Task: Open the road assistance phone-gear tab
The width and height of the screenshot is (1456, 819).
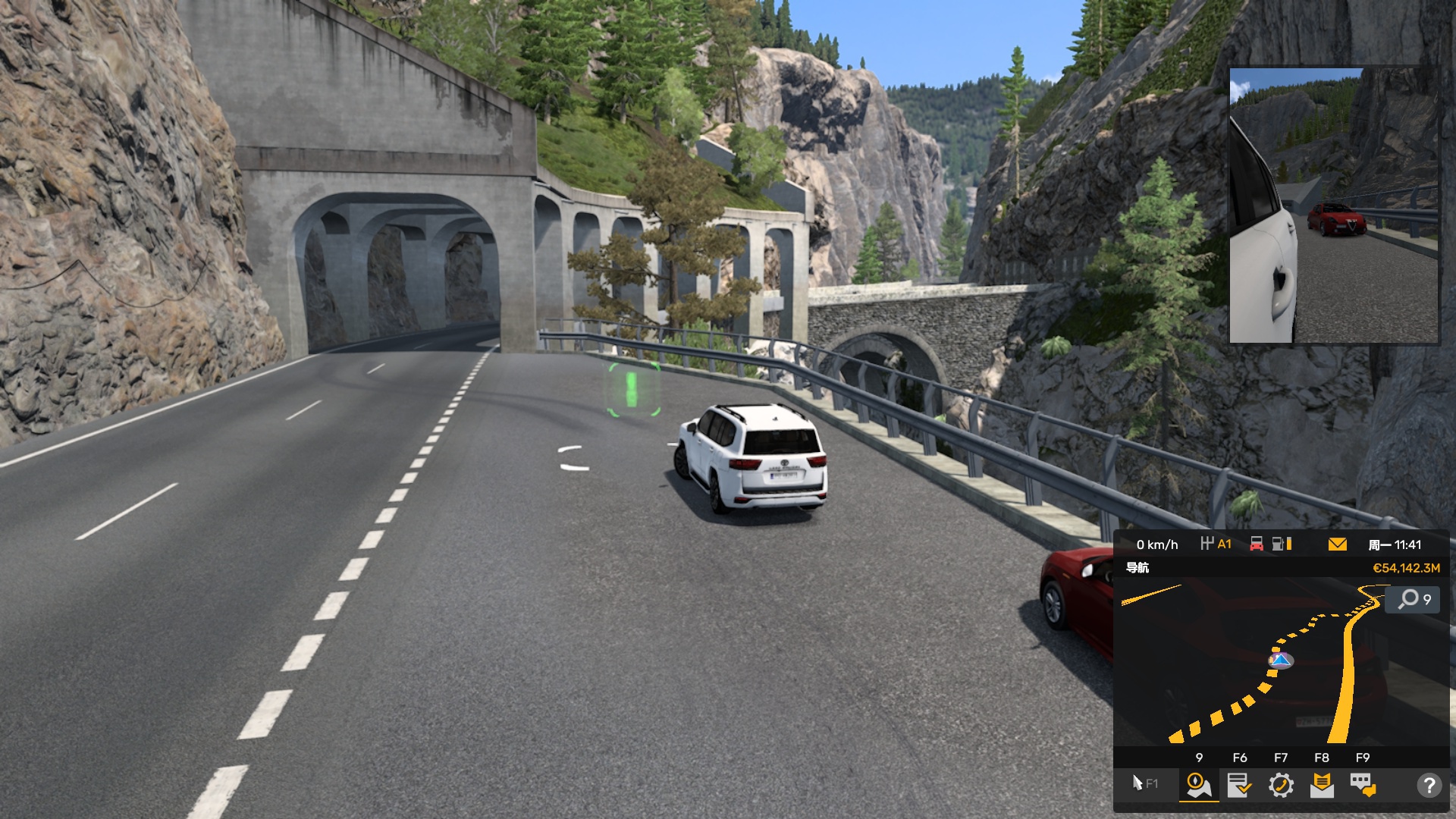Action: click(x=1281, y=785)
